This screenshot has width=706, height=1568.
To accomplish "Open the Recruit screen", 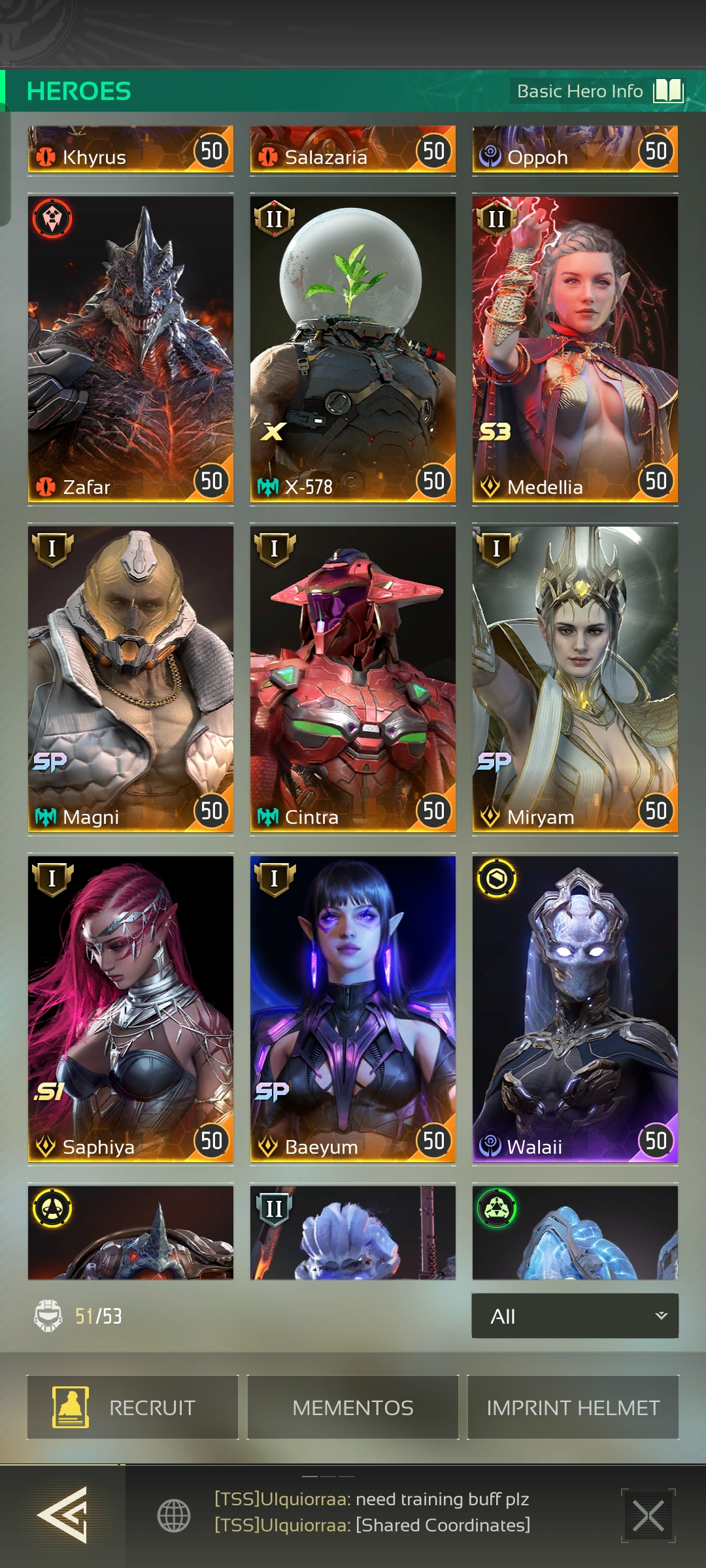I will click(132, 1407).
